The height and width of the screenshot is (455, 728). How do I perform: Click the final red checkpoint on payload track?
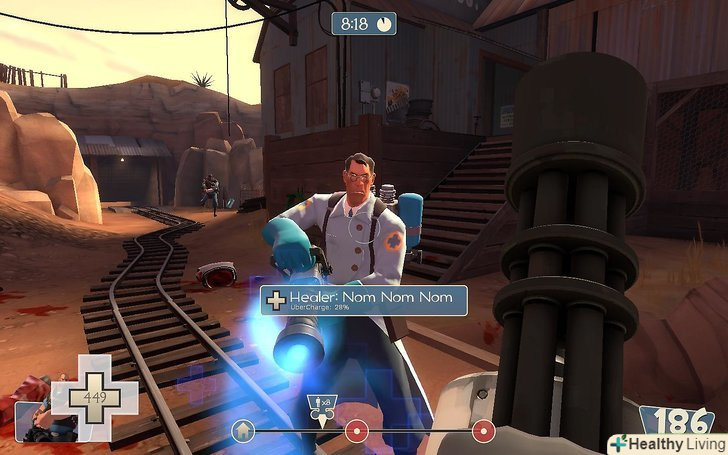pos(484,431)
